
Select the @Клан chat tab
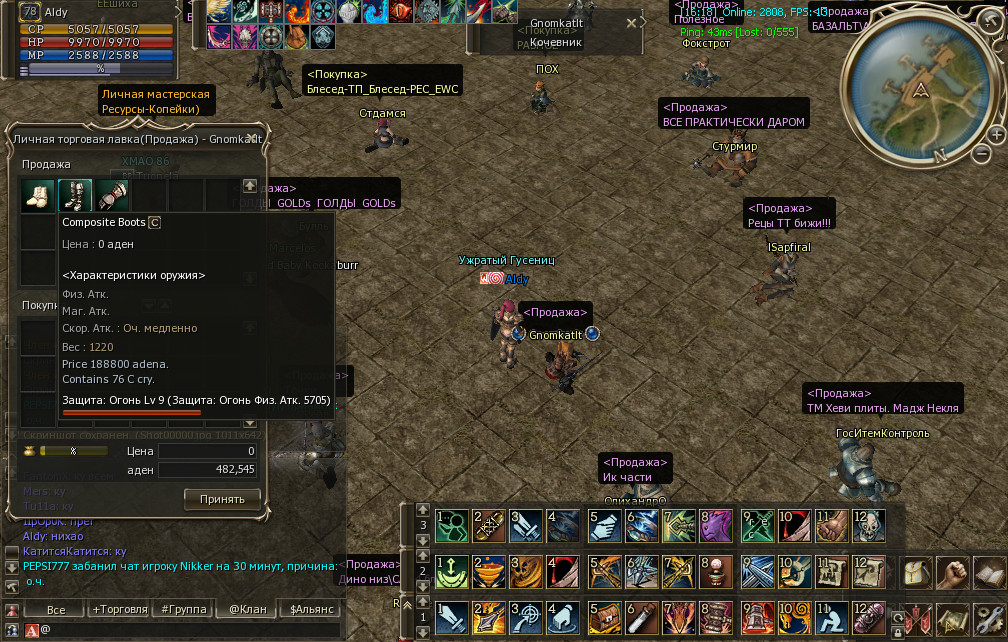coord(247,609)
